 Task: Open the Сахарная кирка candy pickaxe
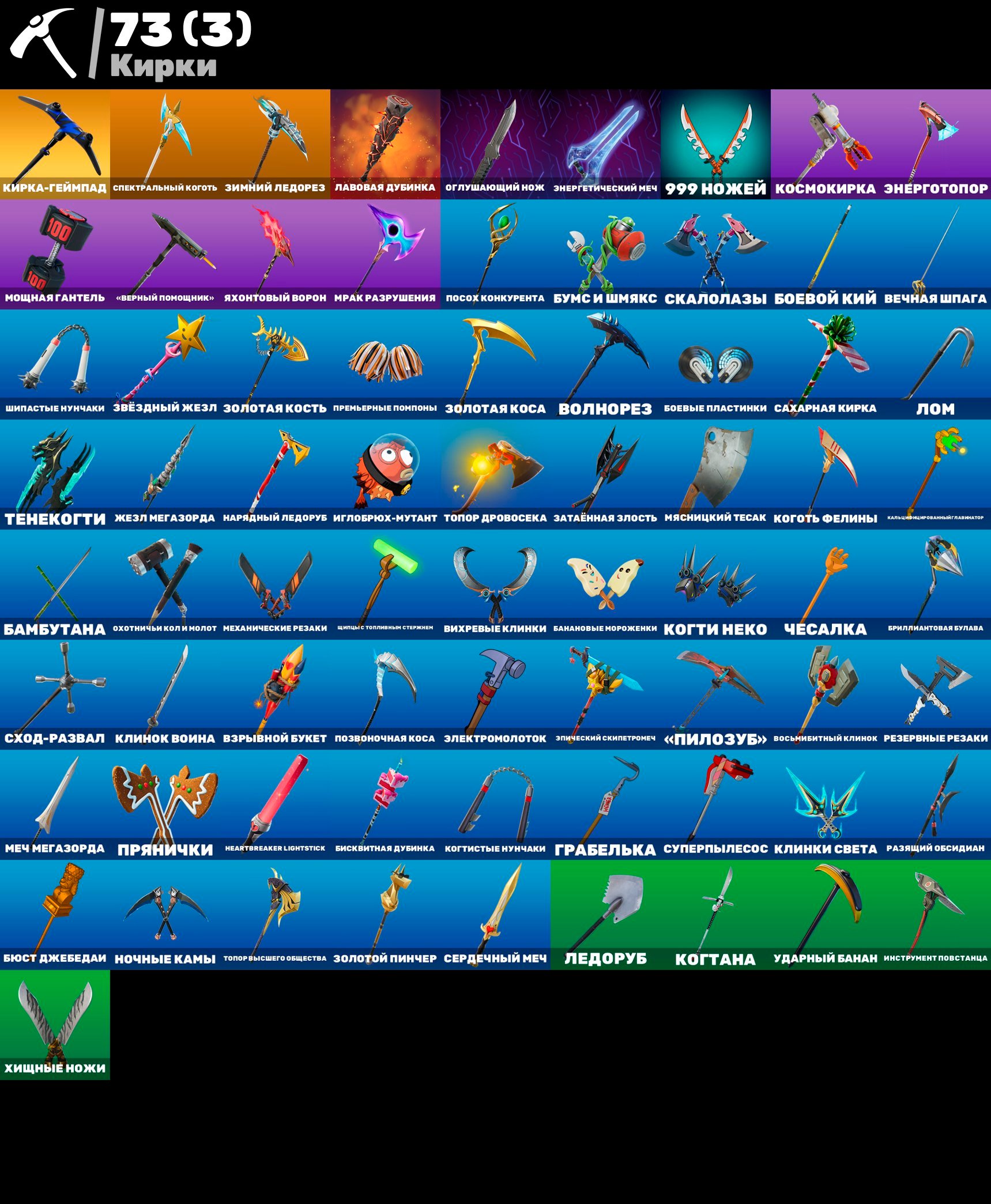[824, 363]
